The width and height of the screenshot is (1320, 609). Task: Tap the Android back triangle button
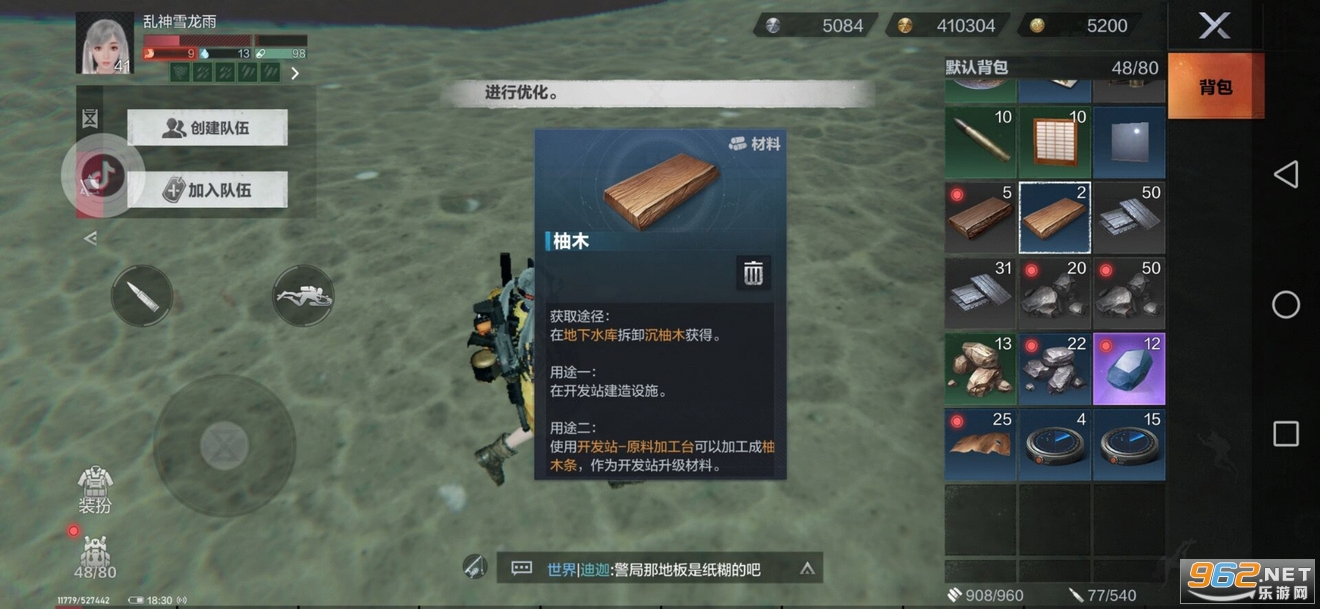tap(1285, 175)
